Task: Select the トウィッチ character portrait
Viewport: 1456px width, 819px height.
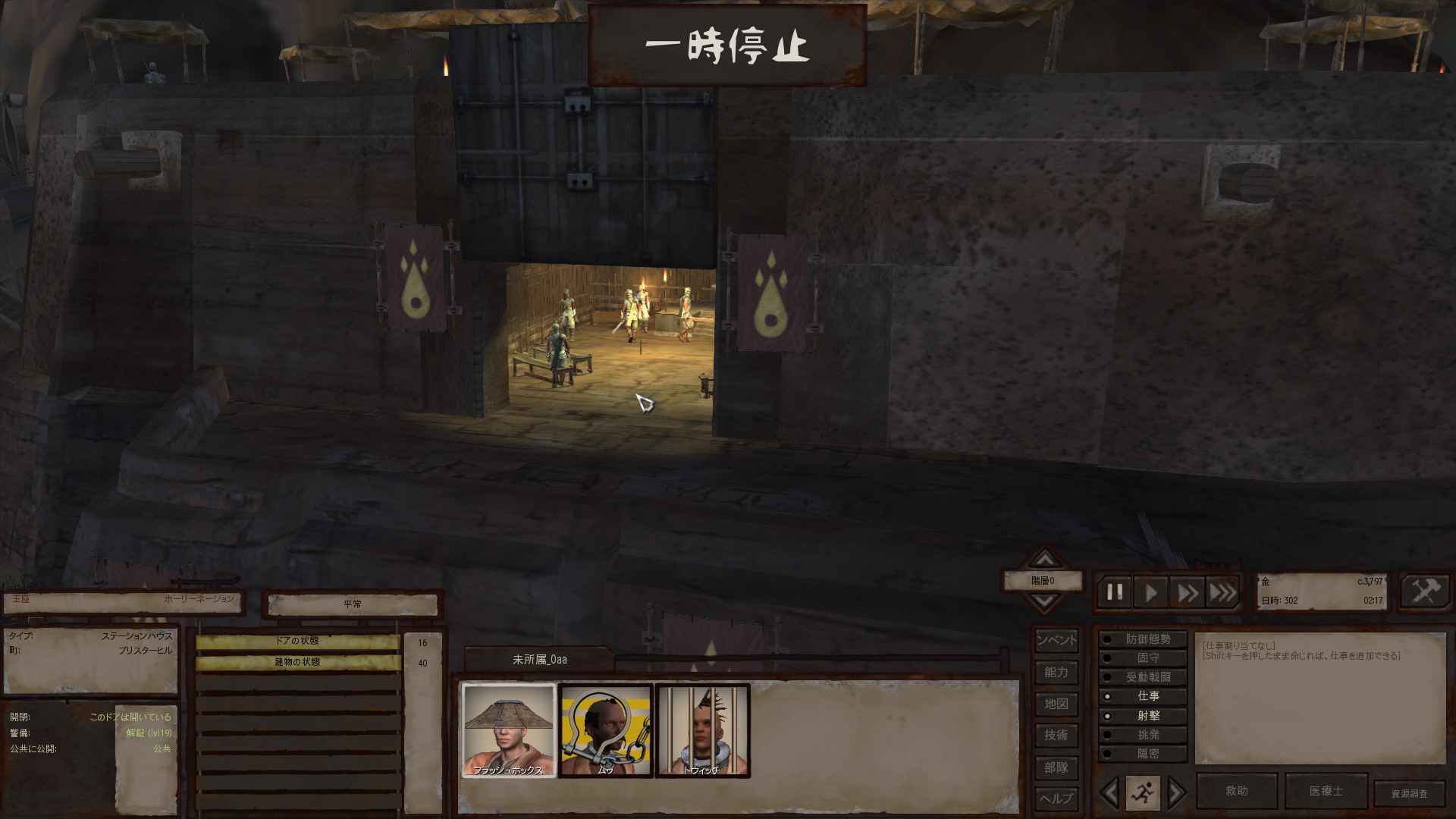Action: (702, 730)
